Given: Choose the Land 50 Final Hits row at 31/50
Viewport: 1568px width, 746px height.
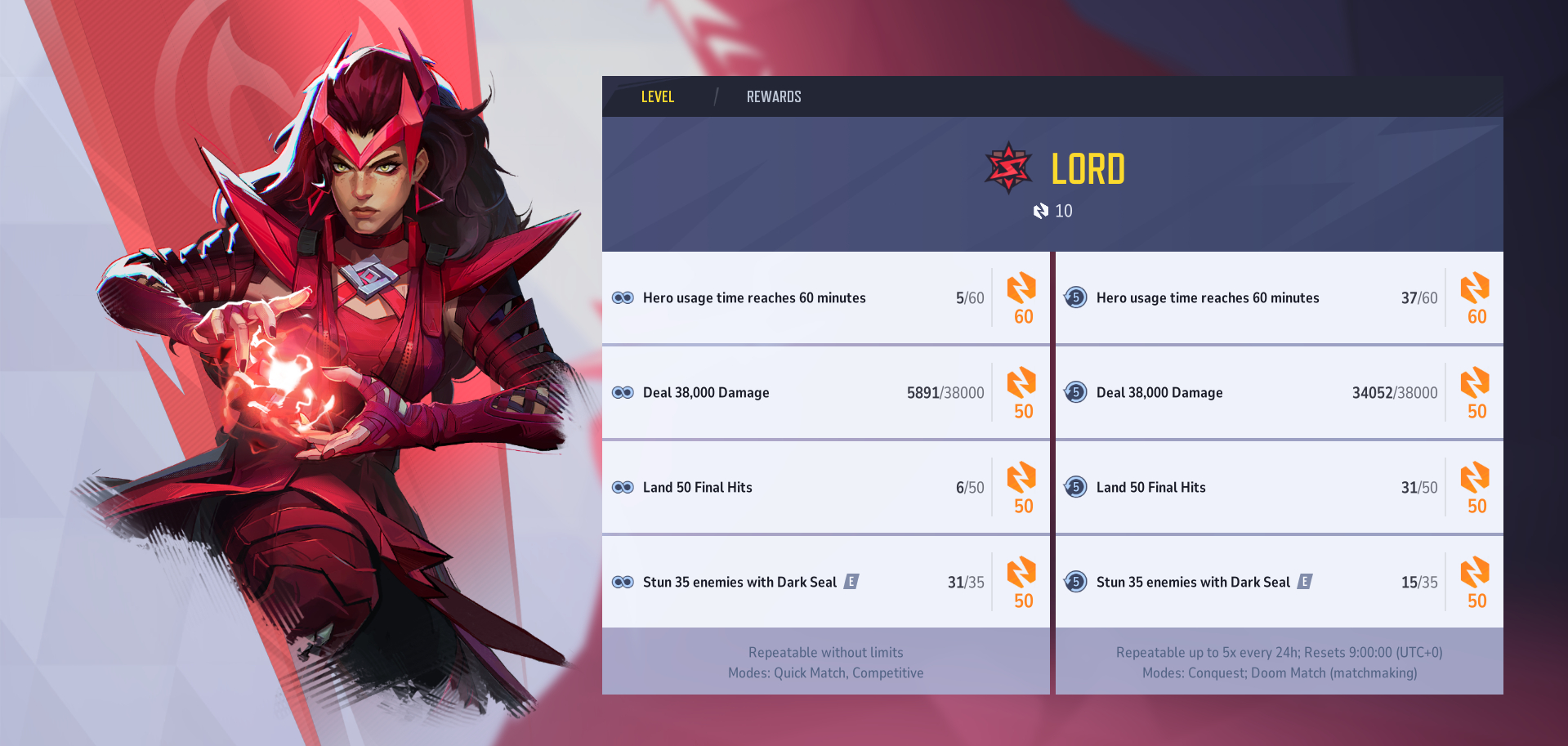Looking at the screenshot, I should click(x=1279, y=488).
